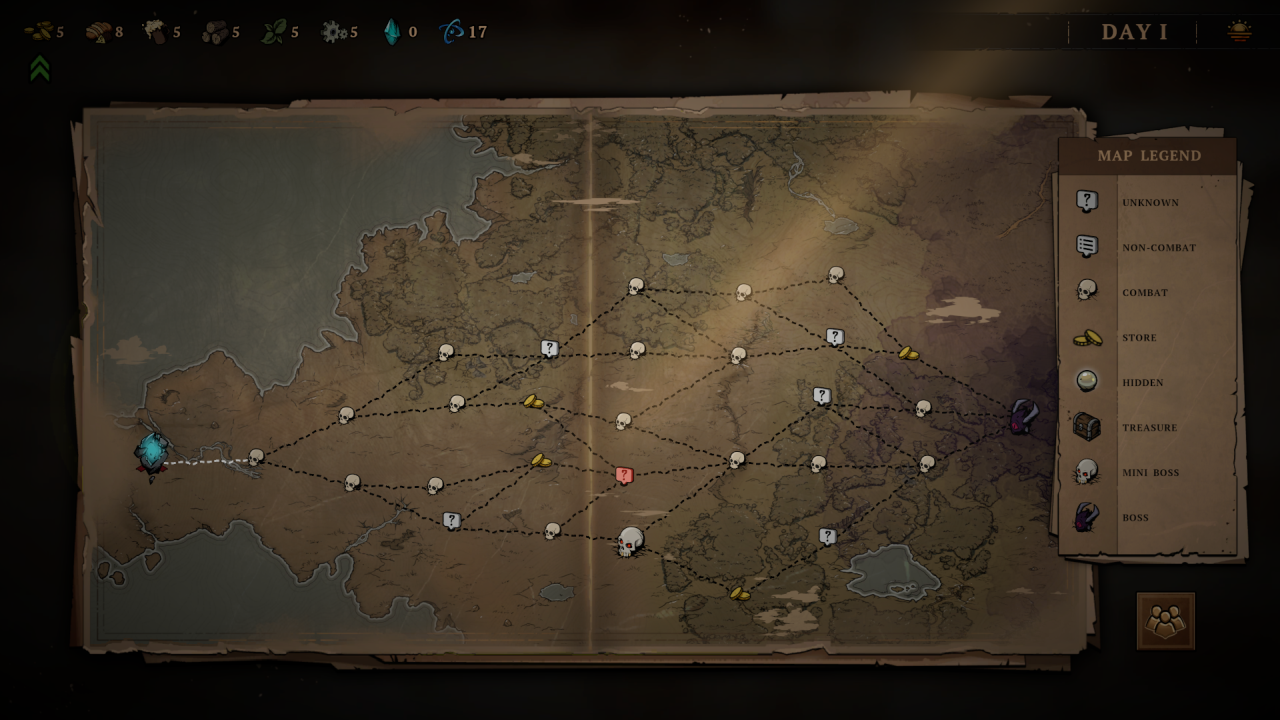Select the purple boss node on the map
1280x720 pixels.
point(1022,416)
